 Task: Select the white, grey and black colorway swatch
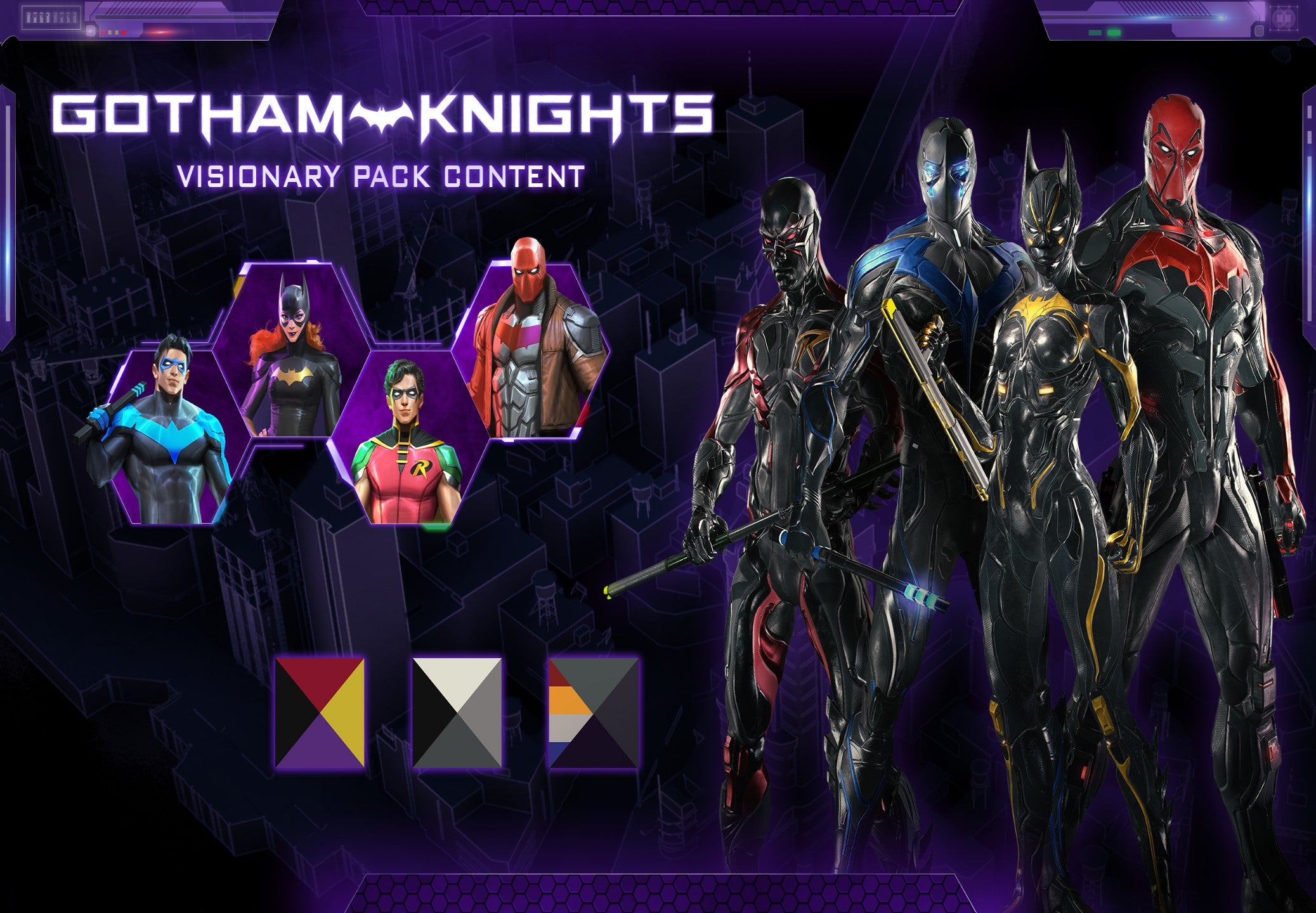point(457,711)
